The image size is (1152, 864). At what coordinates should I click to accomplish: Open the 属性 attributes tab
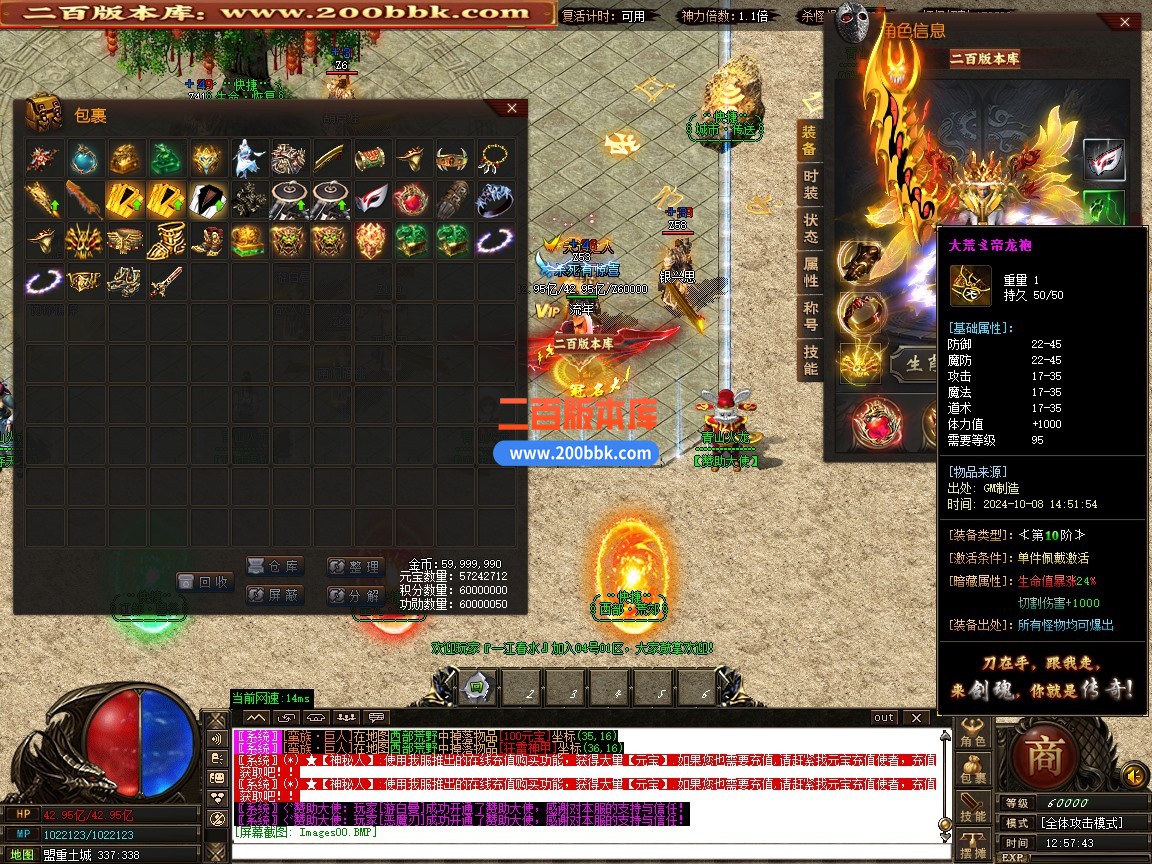point(810,271)
